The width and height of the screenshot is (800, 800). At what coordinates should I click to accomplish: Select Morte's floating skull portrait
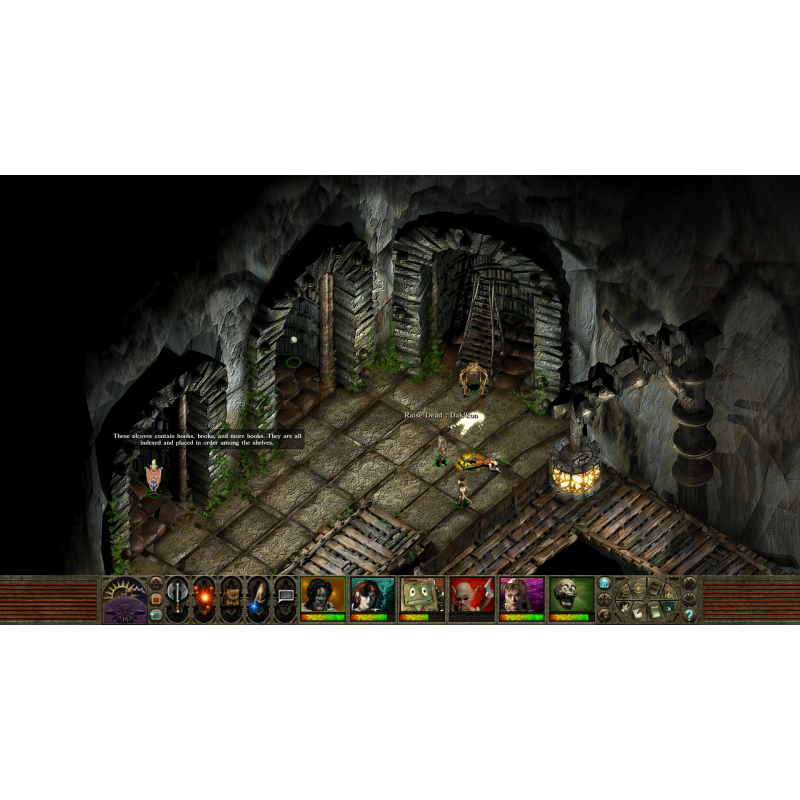[x=571, y=596]
